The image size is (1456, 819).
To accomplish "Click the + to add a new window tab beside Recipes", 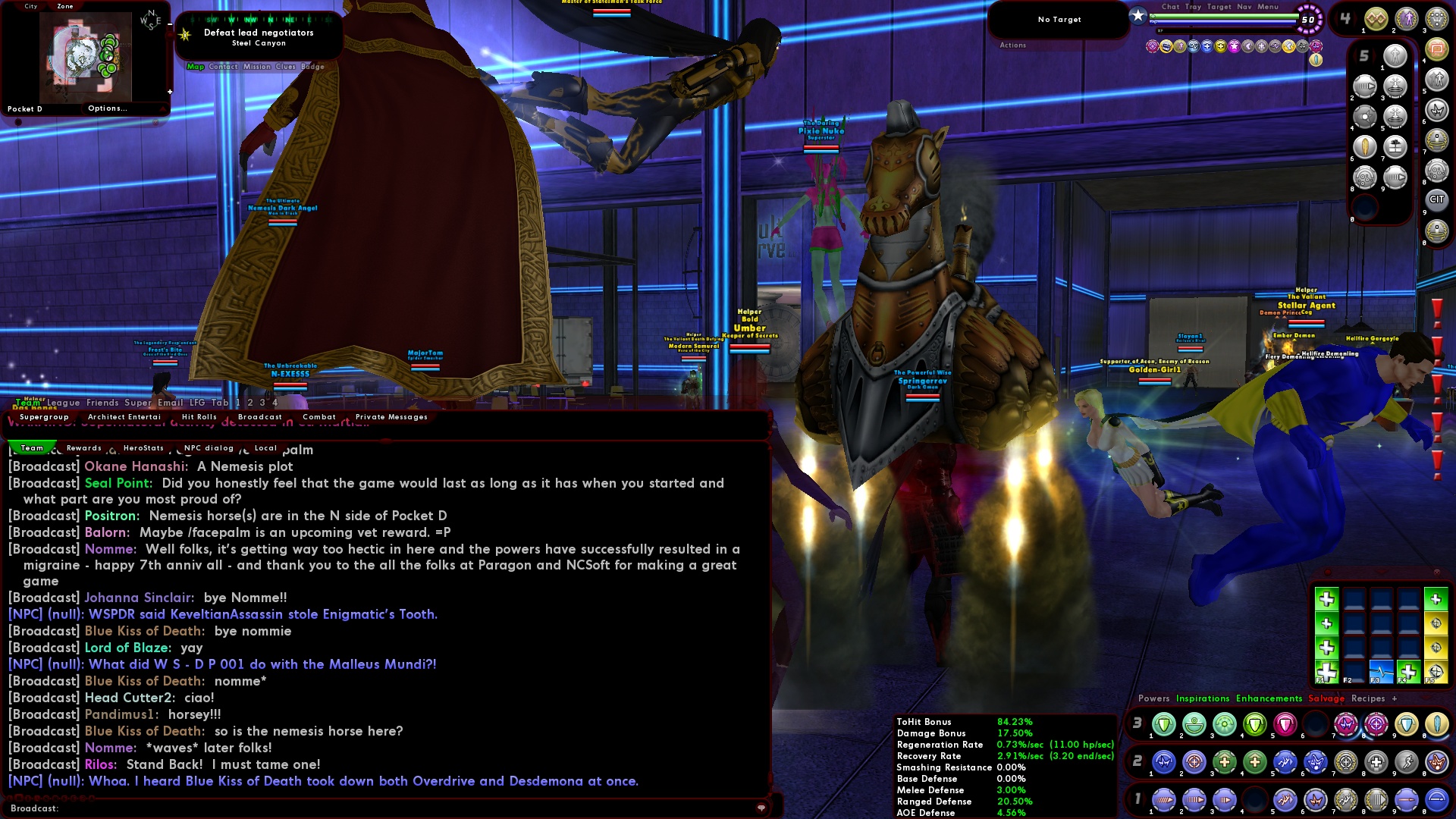I will click(1394, 698).
